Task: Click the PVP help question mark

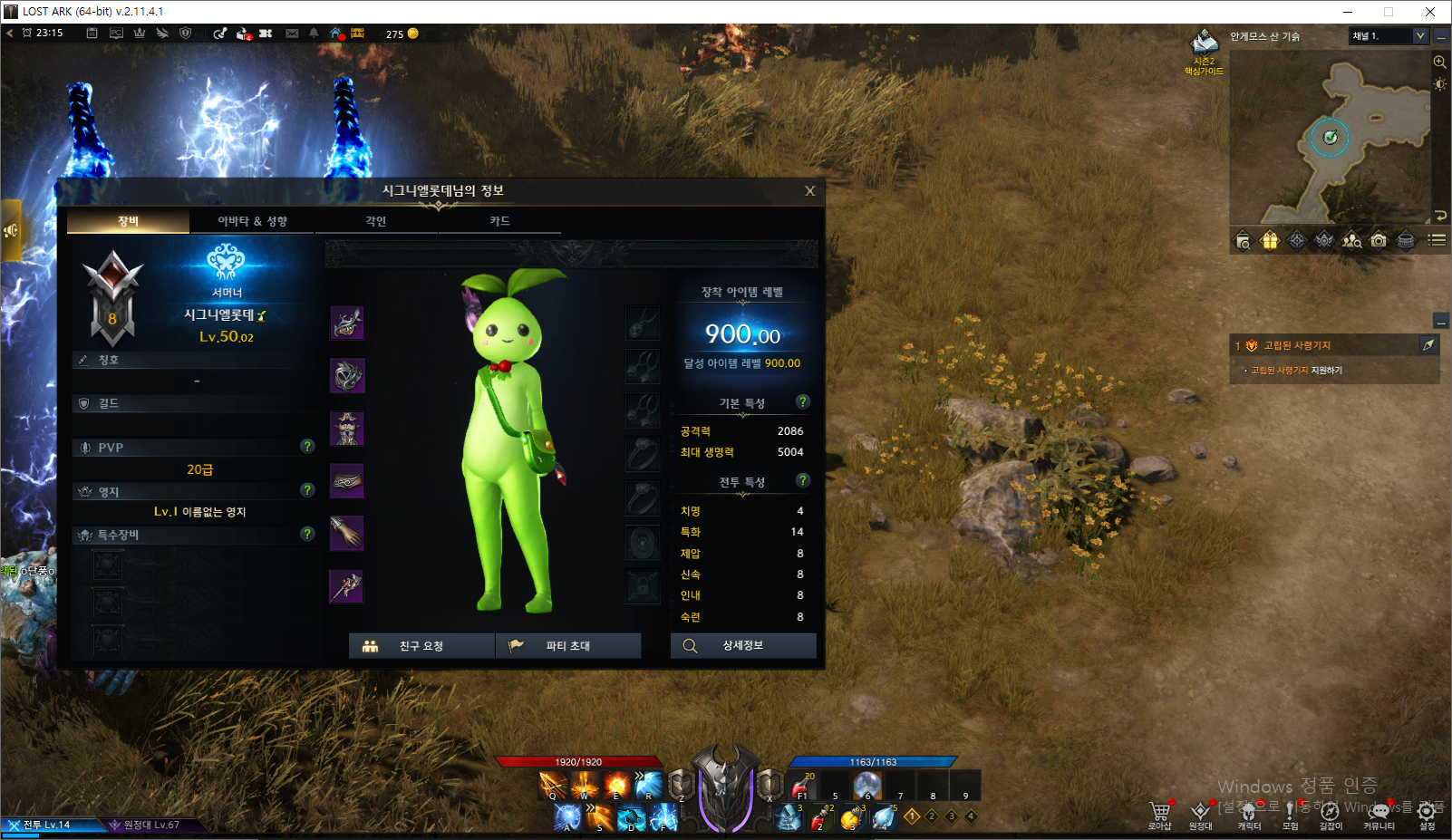Action: coord(307,447)
